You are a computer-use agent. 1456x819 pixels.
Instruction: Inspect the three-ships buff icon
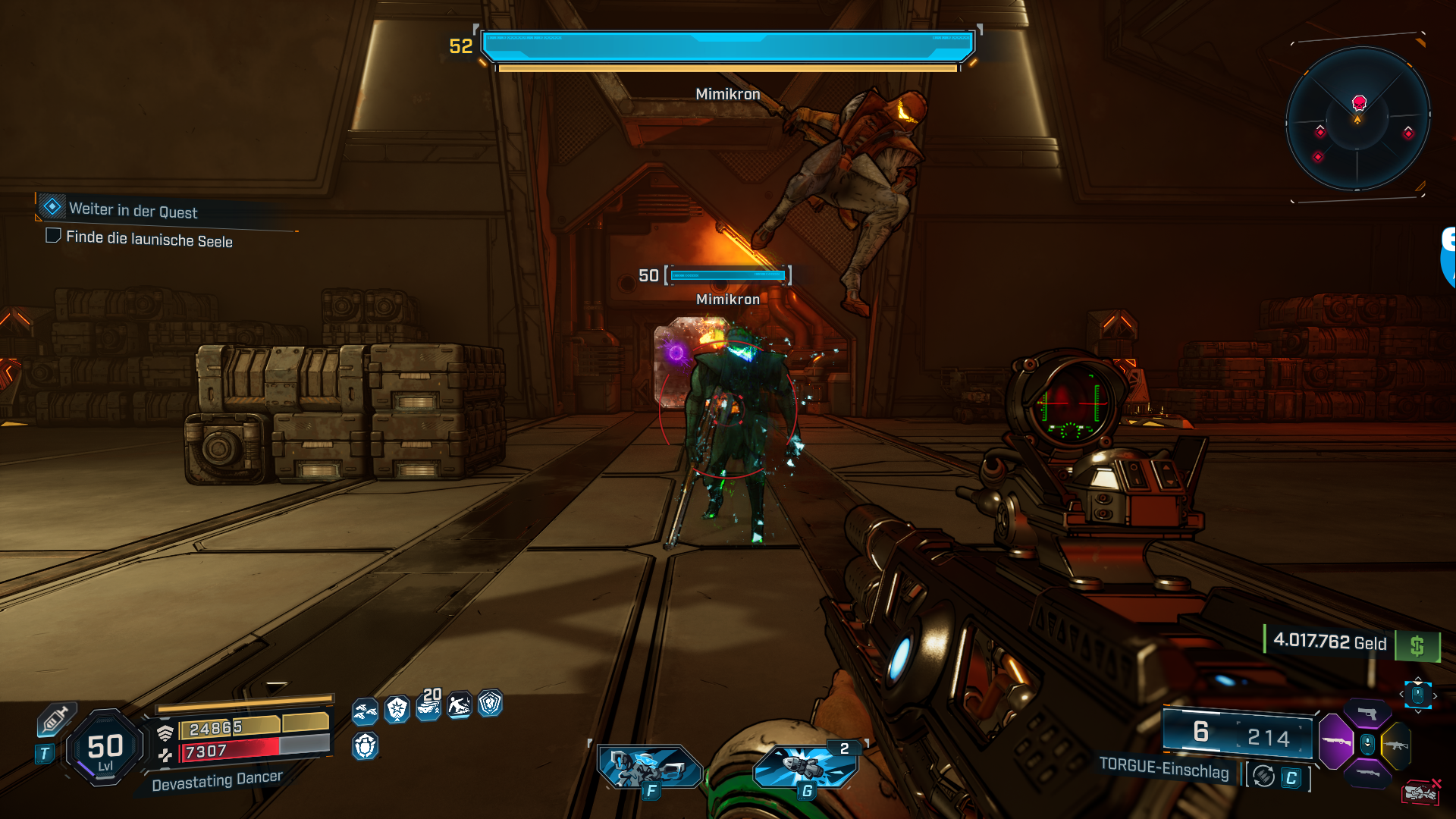[x=365, y=711]
